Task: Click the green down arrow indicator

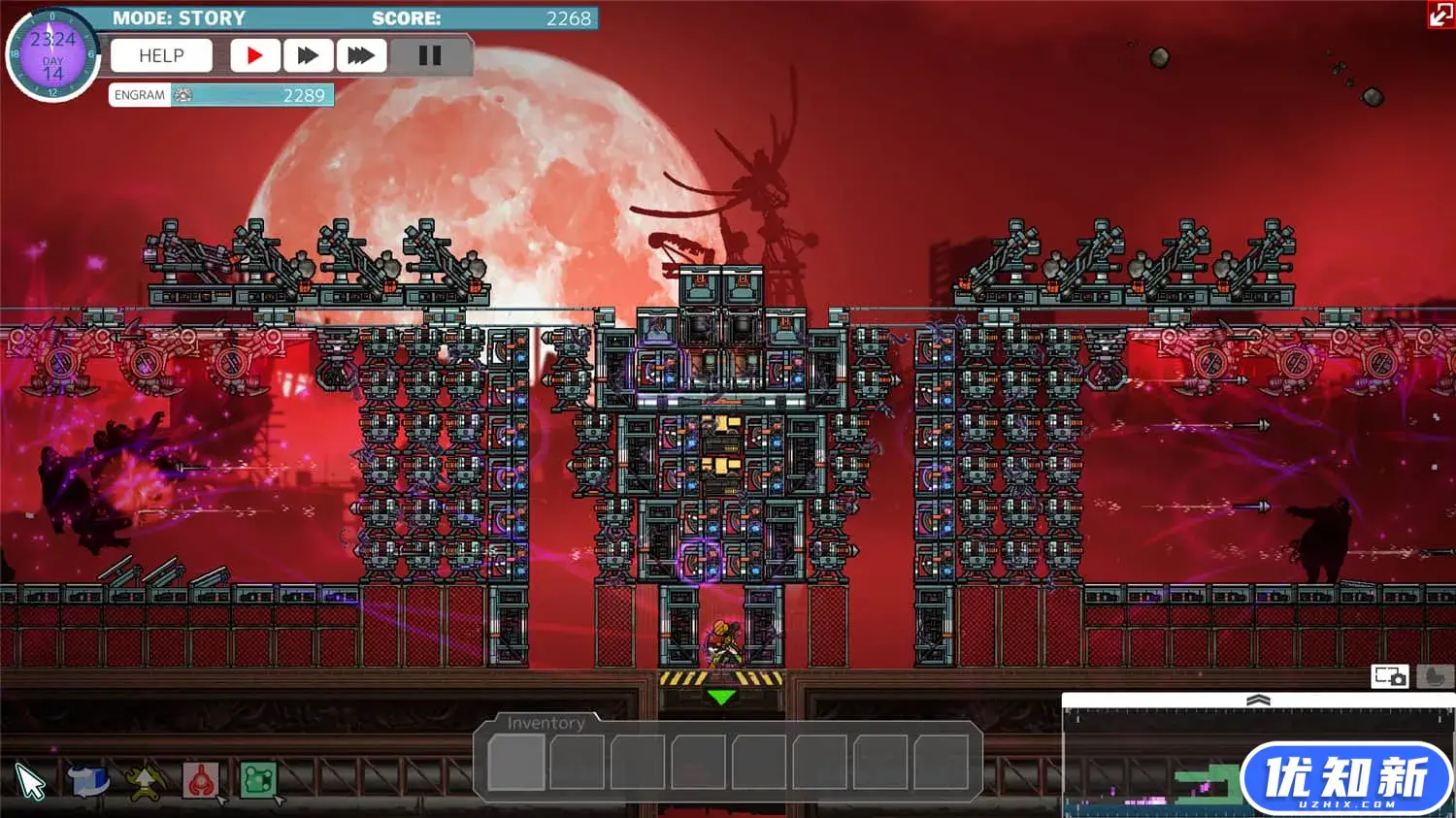Action: pyautogui.click(x=721, y=697)
